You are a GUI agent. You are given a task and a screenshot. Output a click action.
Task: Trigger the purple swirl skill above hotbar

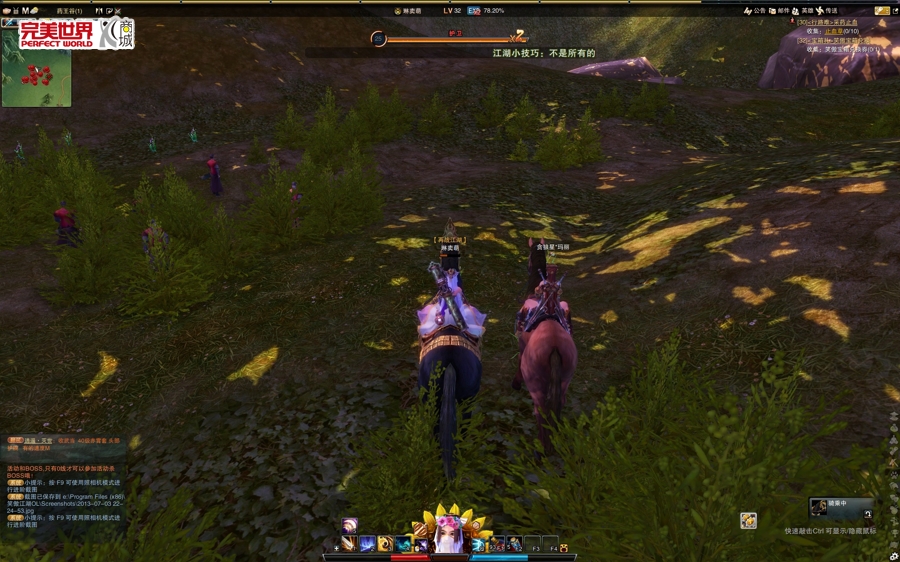[x=350, y=526]
